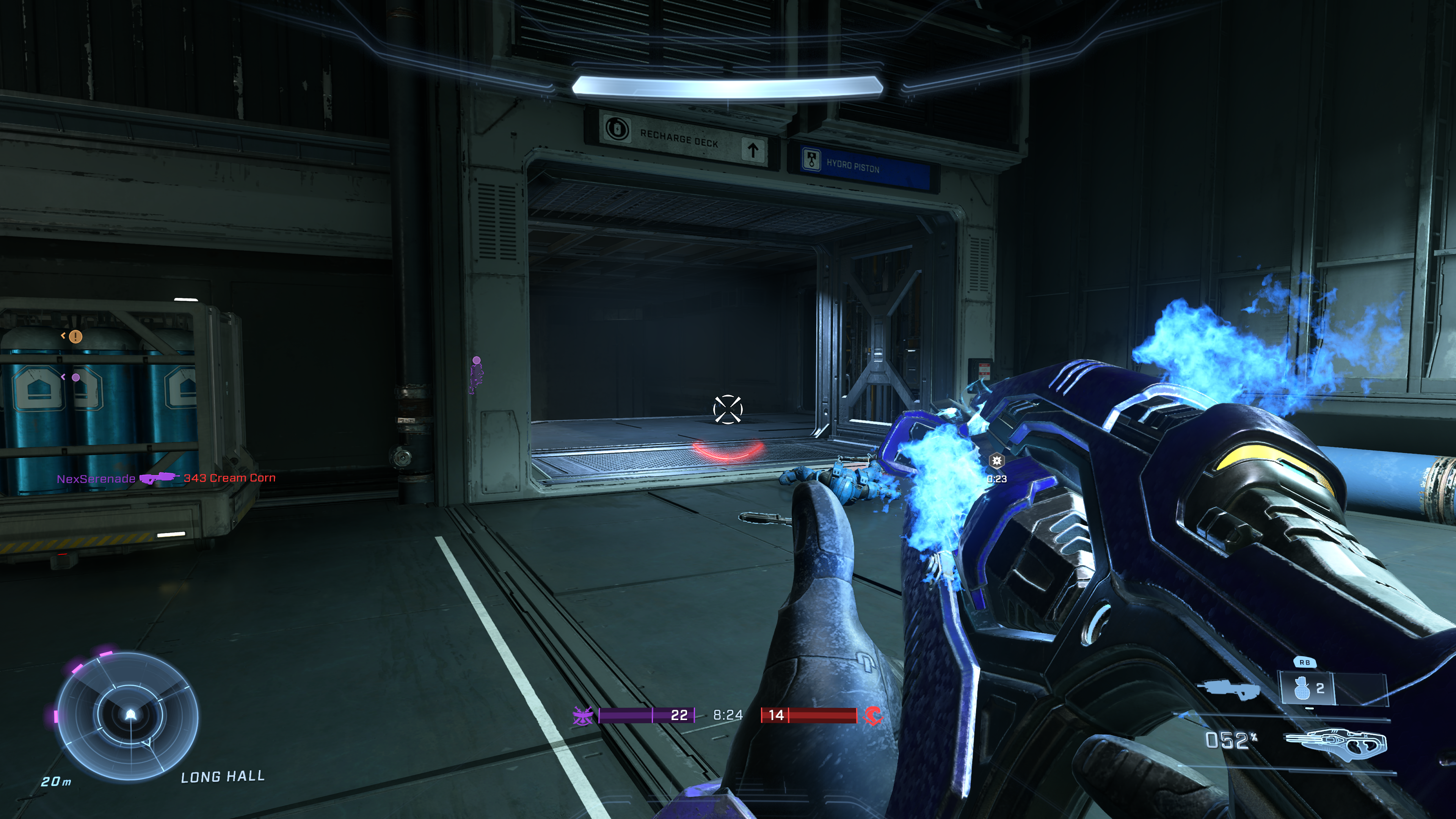1456x819 pixels.
Task: Select the equipped plasma weapon icon
Action: (1335, 742)
